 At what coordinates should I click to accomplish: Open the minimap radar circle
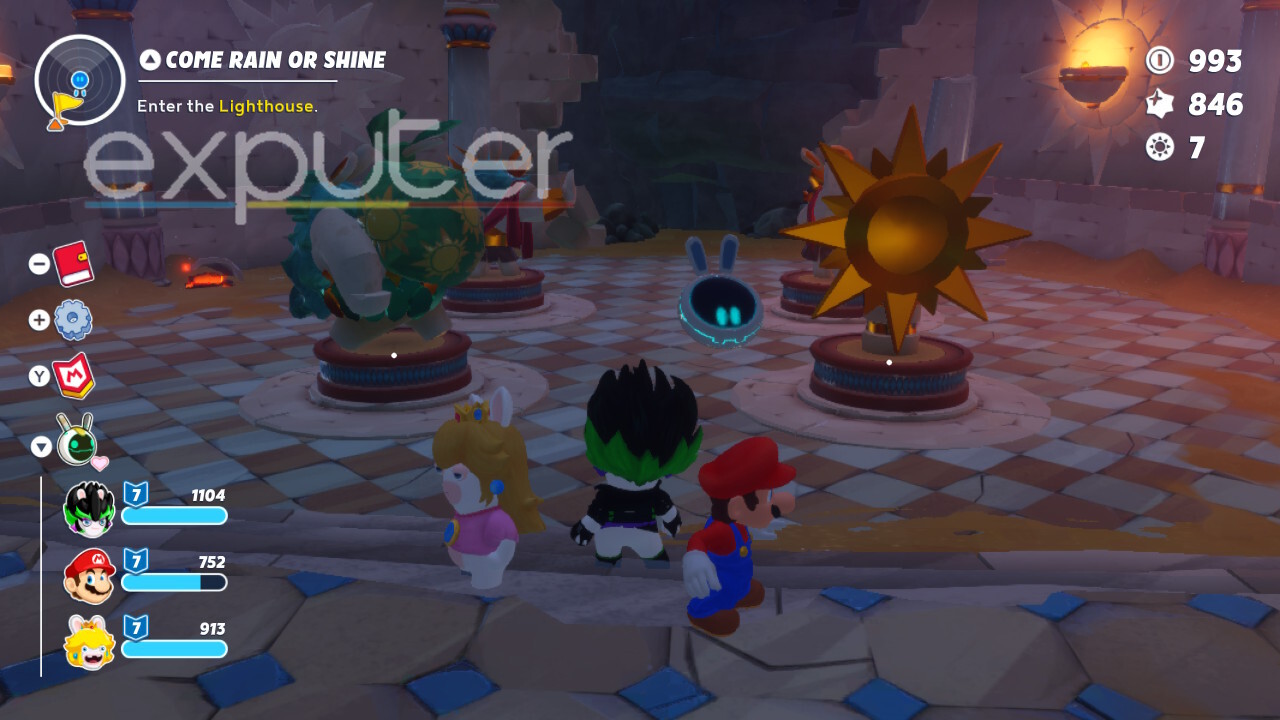click(80, 80)
